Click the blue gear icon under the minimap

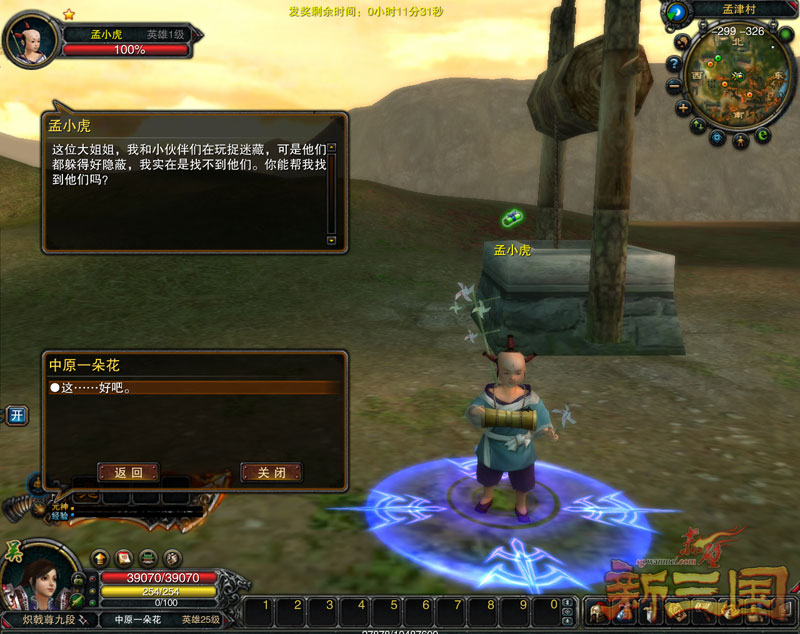pos(716,138)
